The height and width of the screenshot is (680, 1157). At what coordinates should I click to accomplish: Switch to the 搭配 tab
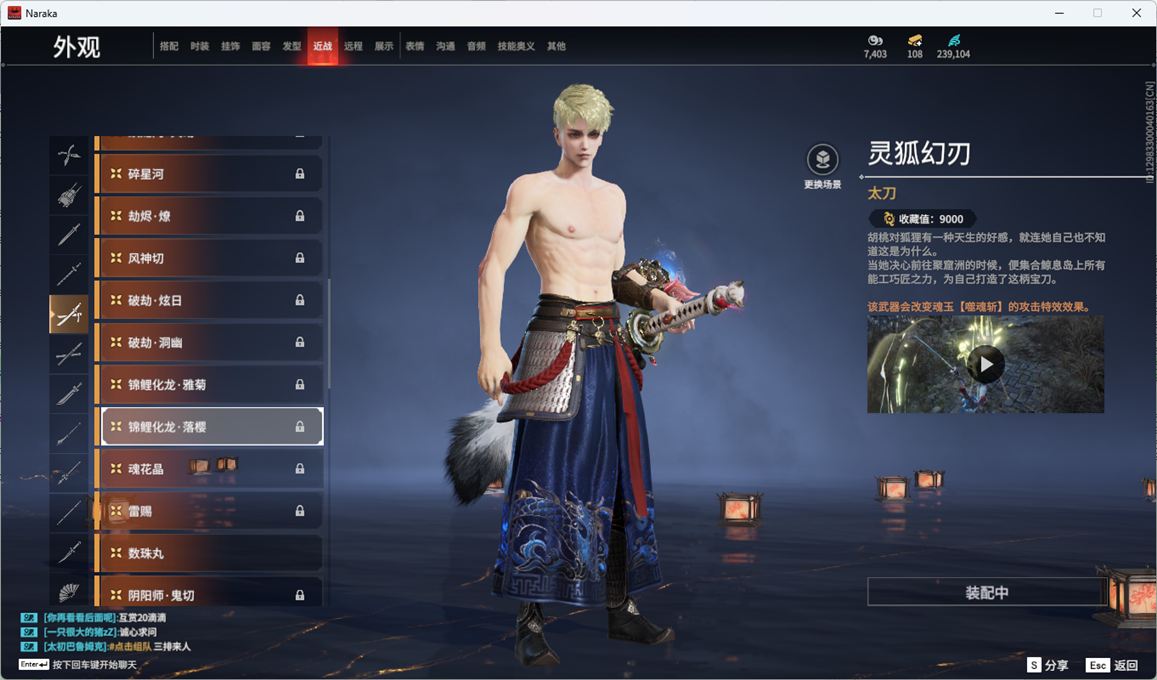(169, 46)
